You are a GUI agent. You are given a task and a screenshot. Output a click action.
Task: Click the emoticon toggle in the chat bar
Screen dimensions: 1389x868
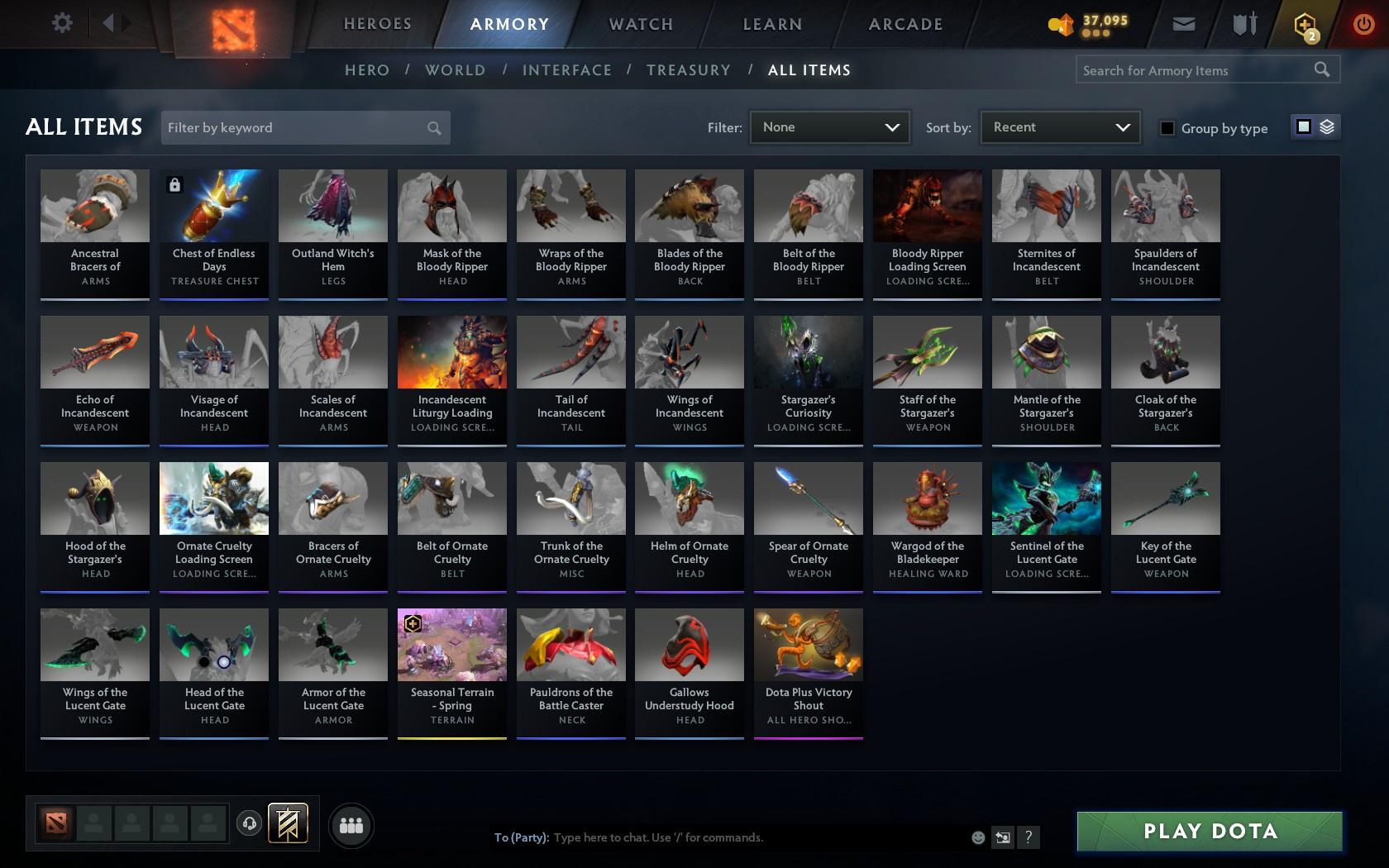pos(978,837)
